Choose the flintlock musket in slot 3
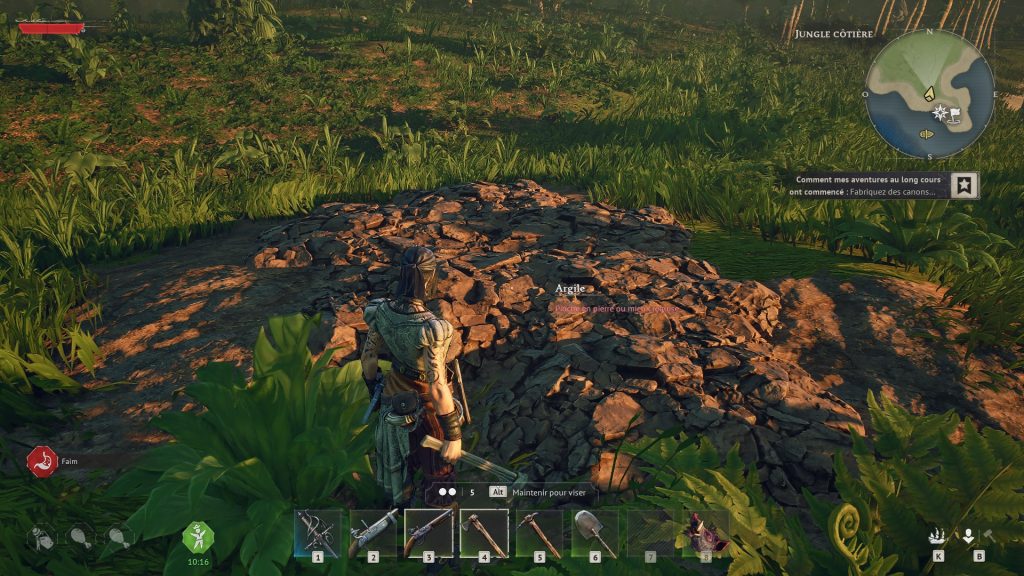The width and height of the screenshot is (1024, 576). [x=428, y=532]
